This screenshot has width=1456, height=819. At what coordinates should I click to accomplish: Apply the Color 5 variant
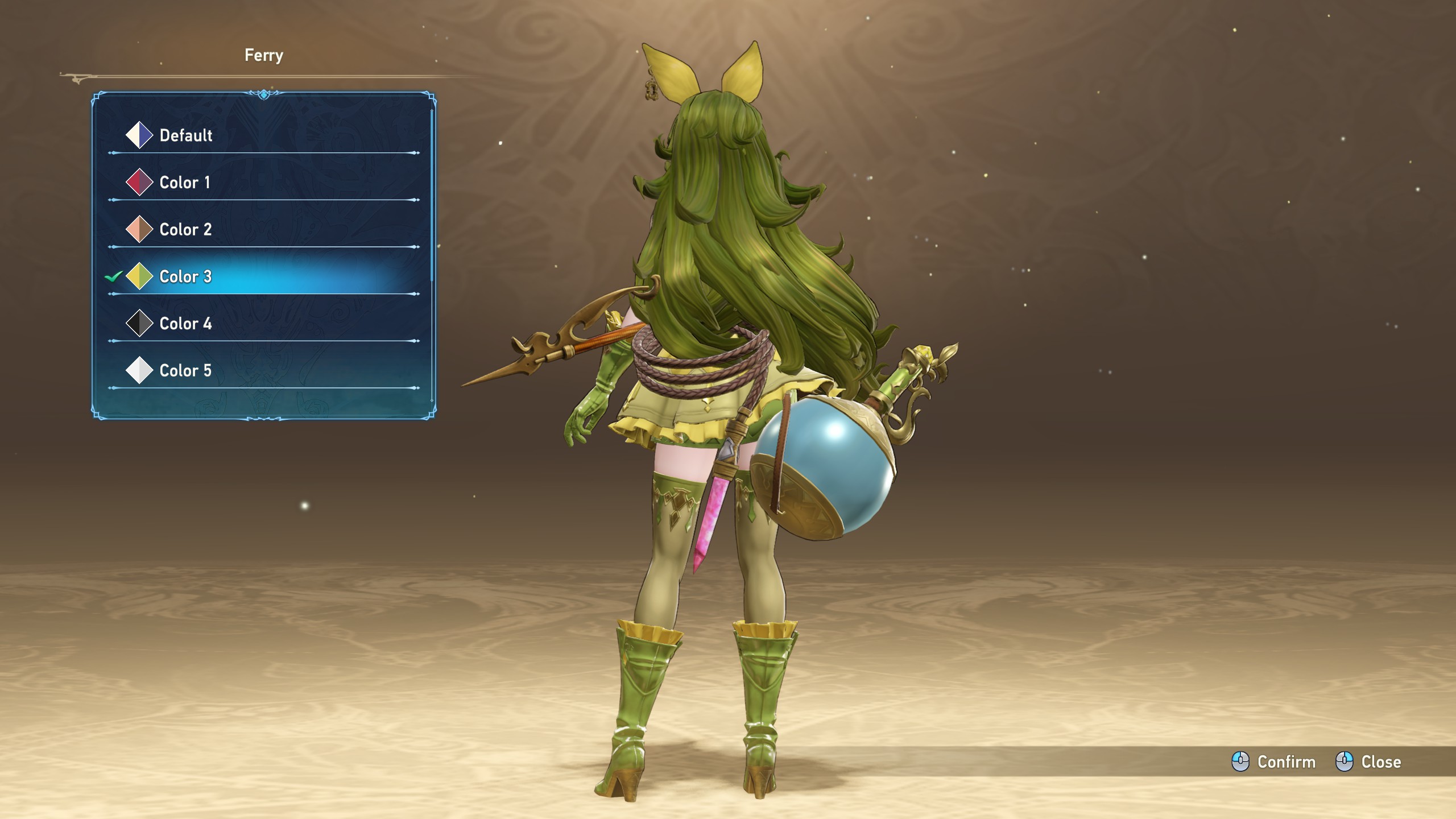click(x=185, y=371)
